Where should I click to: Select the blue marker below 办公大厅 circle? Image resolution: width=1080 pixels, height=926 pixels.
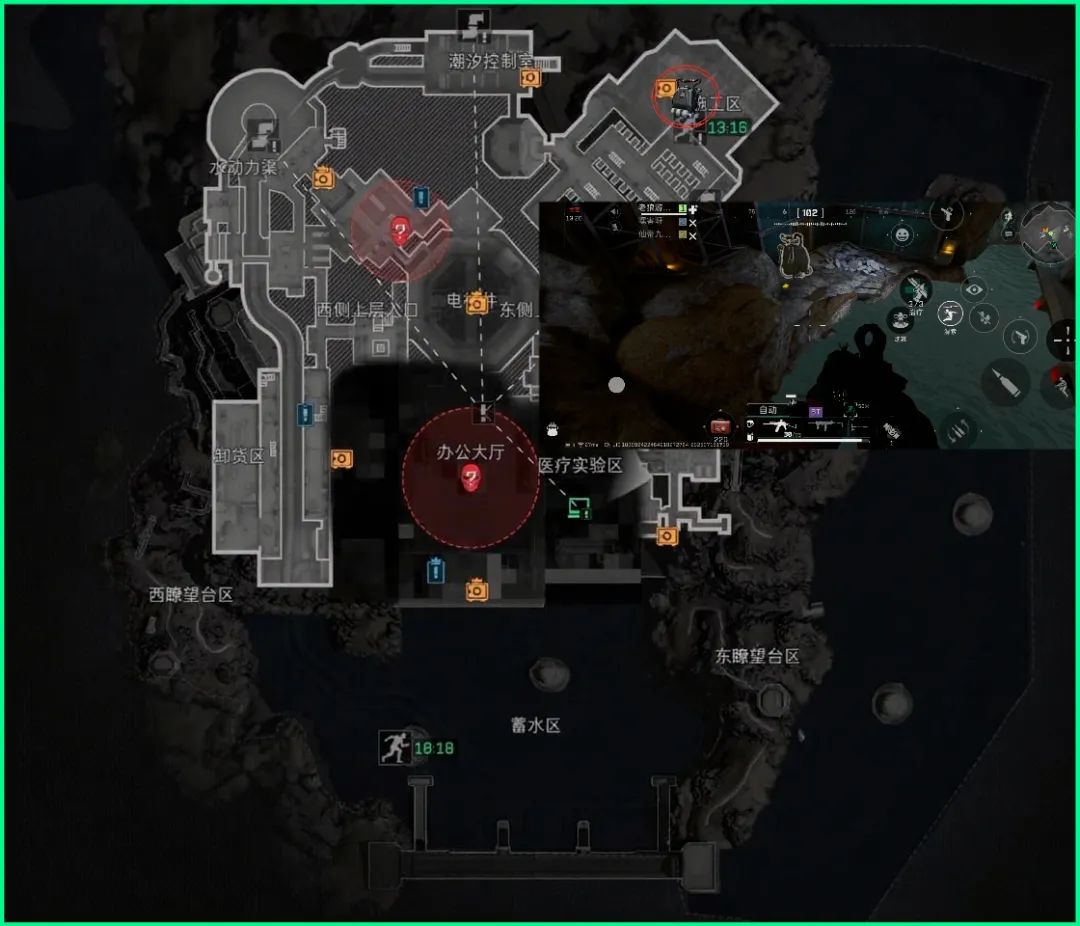coord(435,570)
